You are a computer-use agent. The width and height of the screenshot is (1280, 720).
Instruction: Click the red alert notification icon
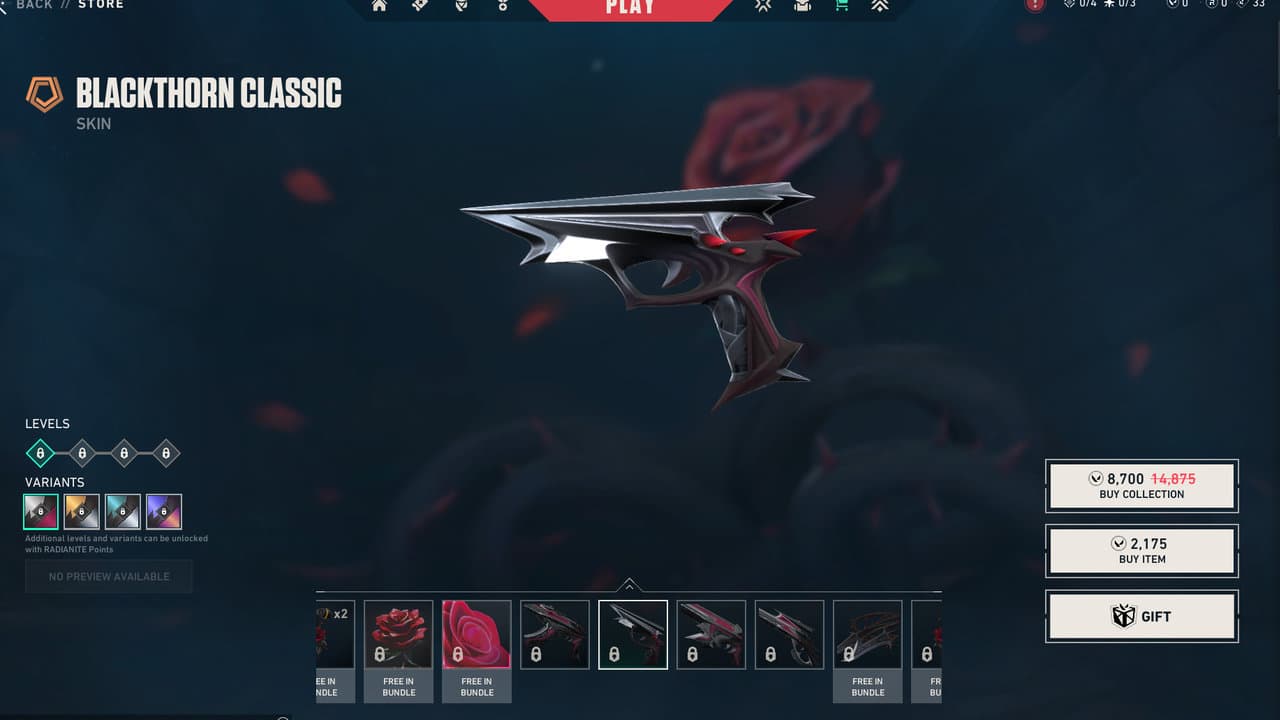click(1035, 5)
